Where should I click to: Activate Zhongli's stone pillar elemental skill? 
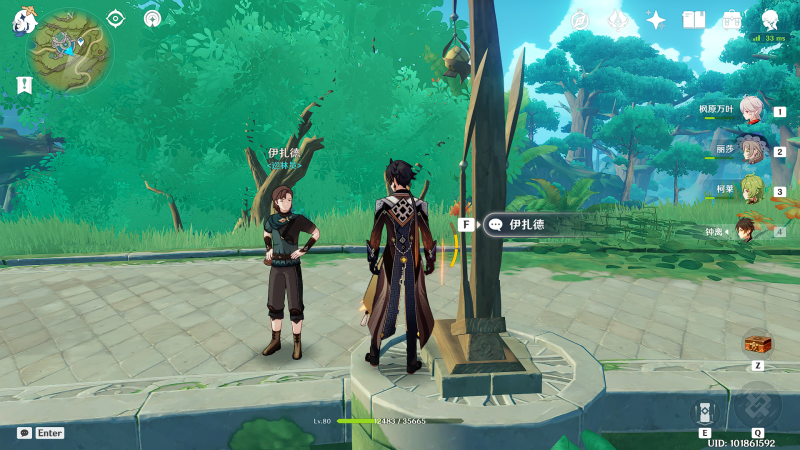(704, 412)
